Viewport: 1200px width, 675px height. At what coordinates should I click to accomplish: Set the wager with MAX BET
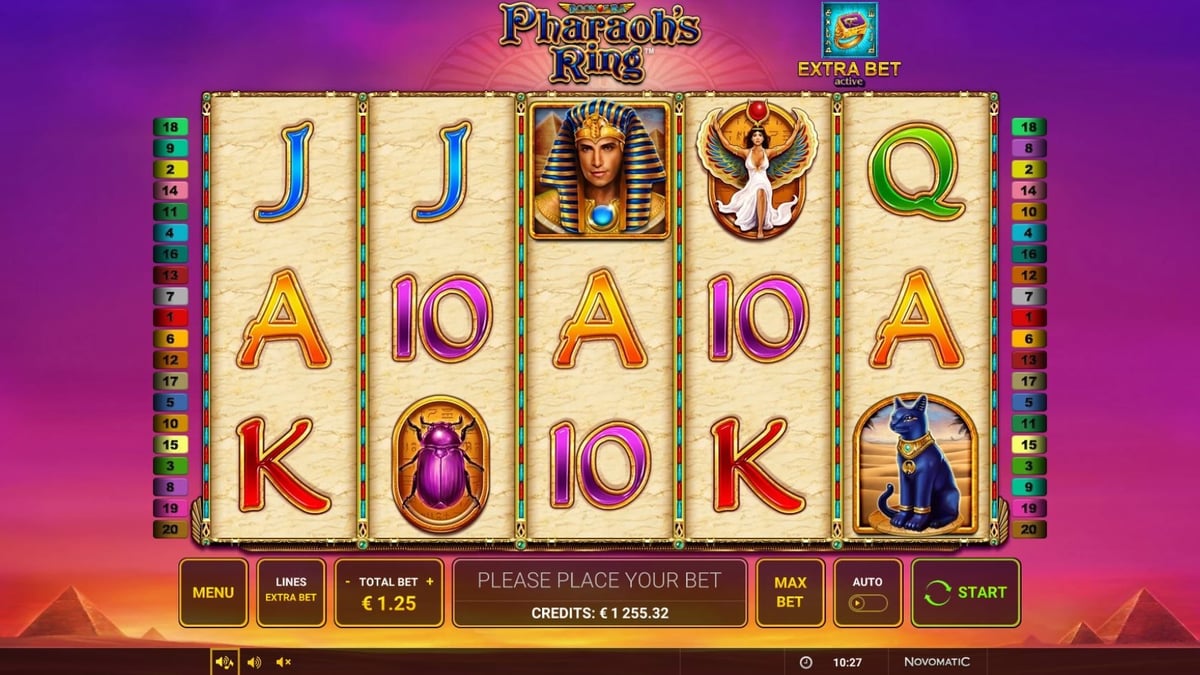pyautogui.click(x=789, y=592)
